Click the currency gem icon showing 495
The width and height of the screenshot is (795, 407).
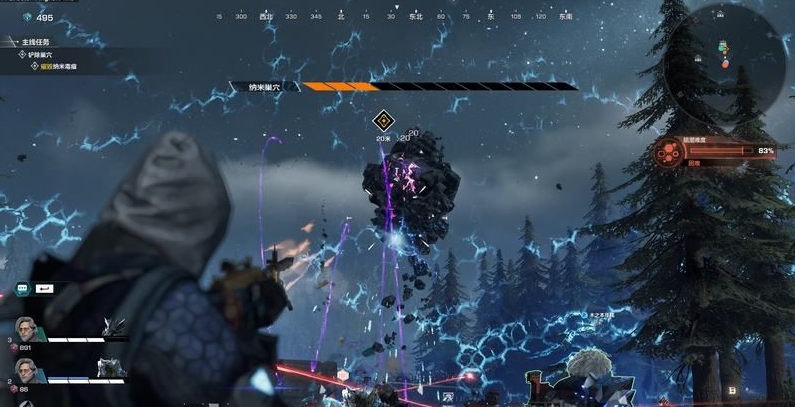click(27, 17)
